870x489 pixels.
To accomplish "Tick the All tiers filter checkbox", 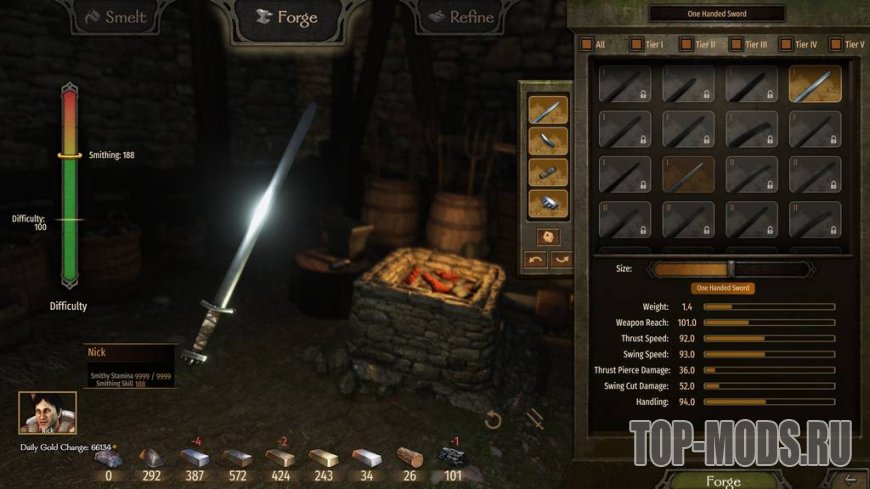I will tap(587, 45).
